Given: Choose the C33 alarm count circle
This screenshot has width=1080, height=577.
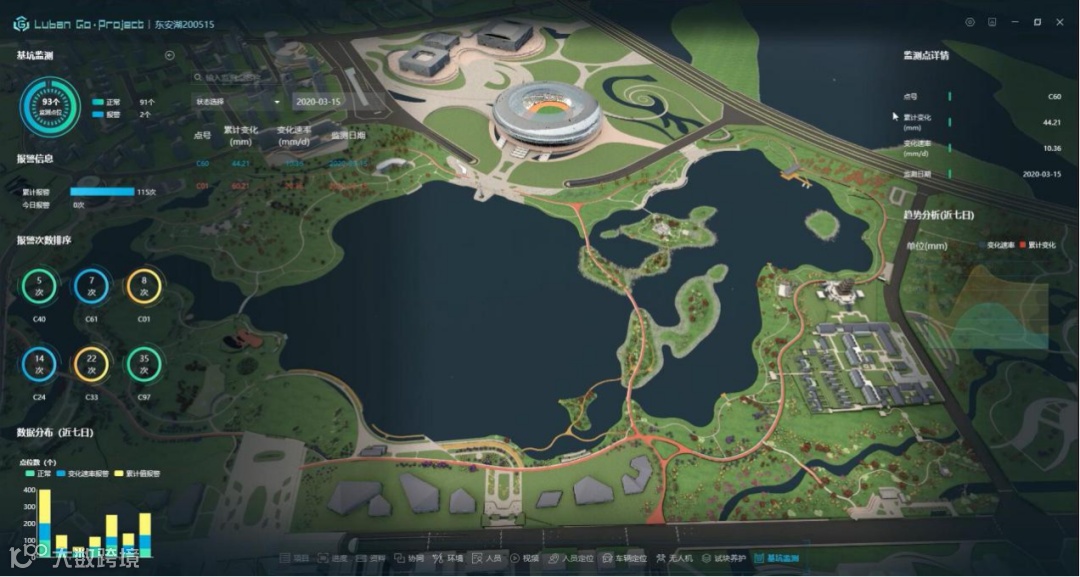Looking at the screenshot, I should point(91,364).
